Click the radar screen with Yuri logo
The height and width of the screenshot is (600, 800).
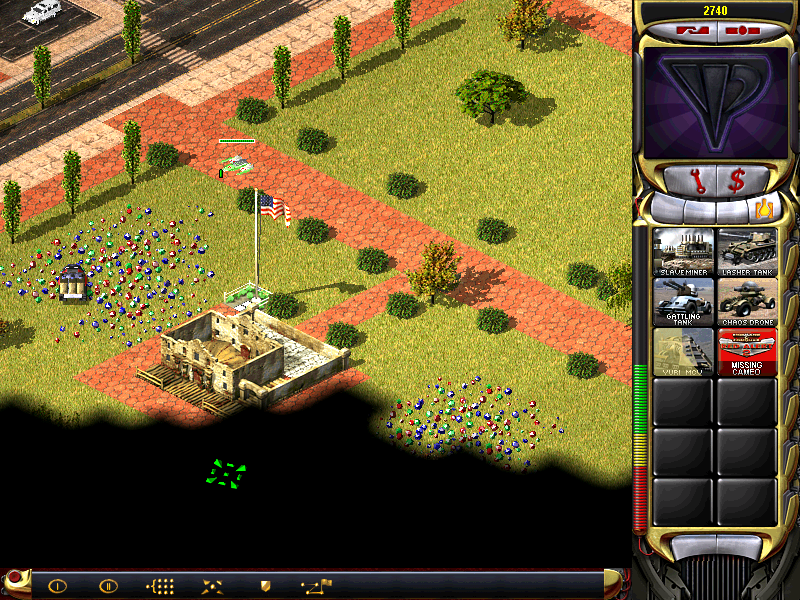714,104
